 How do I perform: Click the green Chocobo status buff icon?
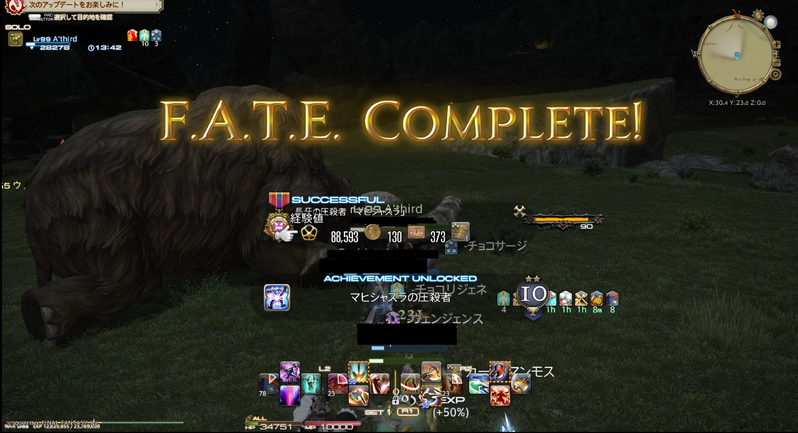click(x=505, y=297)
